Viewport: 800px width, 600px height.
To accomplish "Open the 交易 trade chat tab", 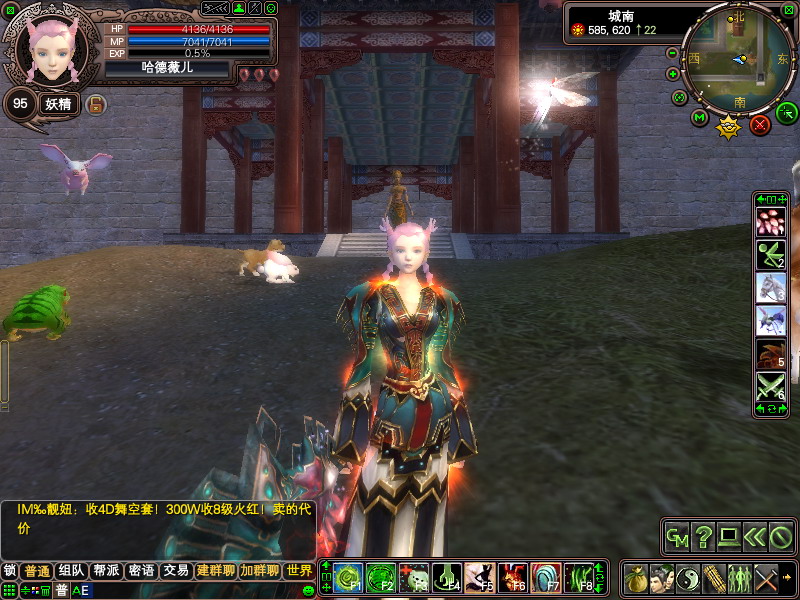I will coord(176,571).
